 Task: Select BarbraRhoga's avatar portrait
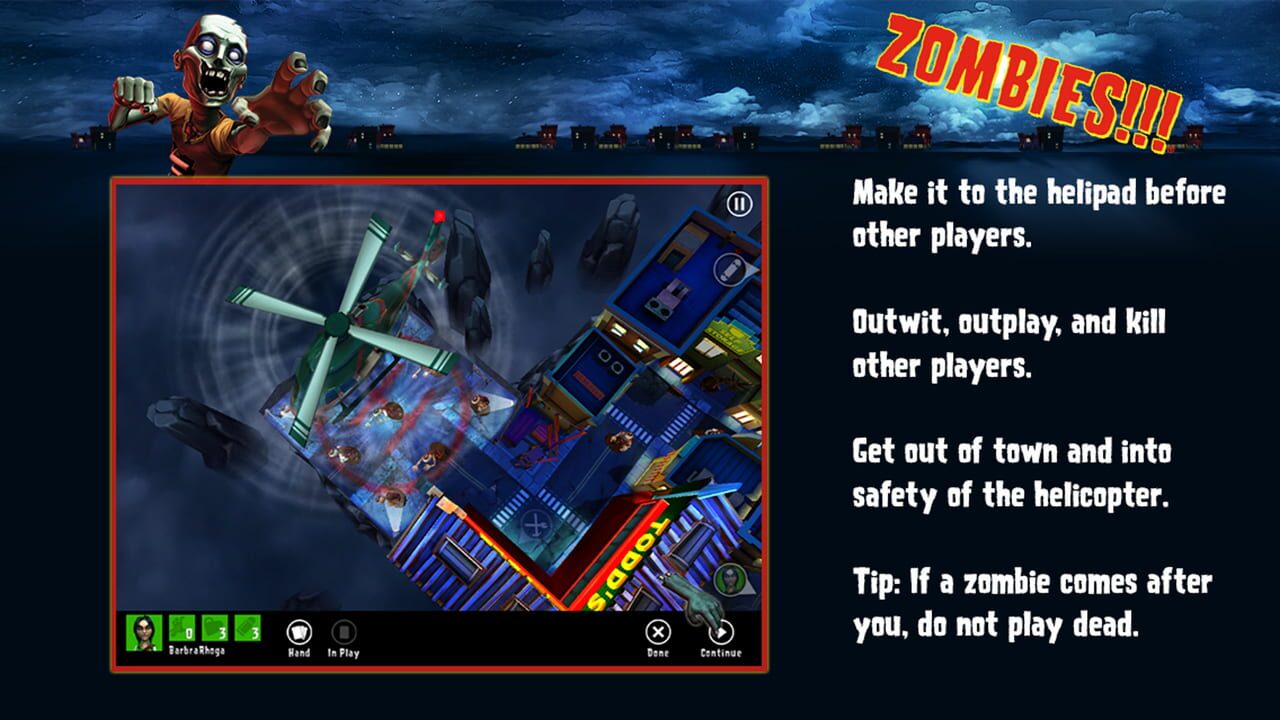[x=145, y=627]
